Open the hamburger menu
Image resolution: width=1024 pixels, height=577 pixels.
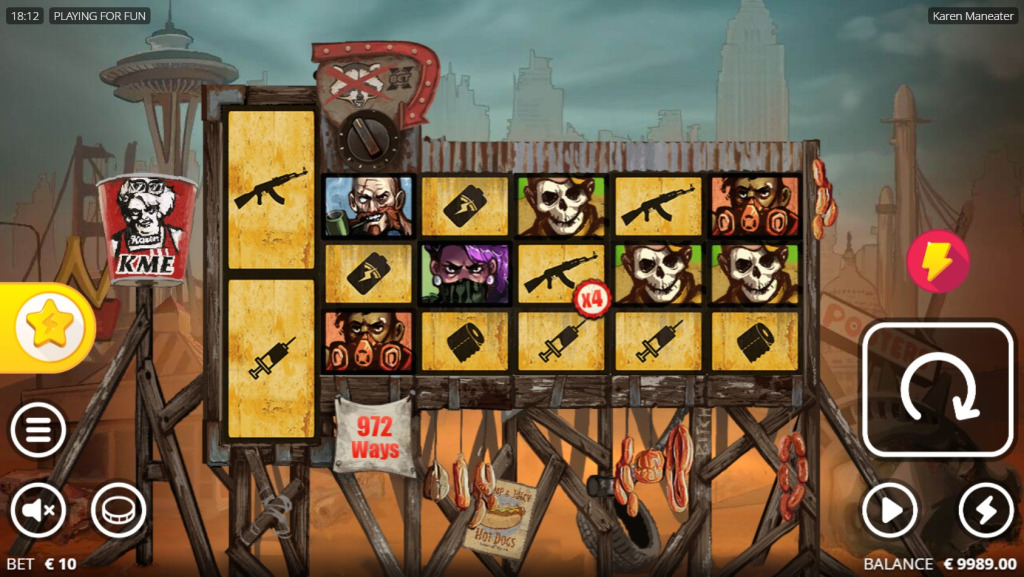pos(38,431)
